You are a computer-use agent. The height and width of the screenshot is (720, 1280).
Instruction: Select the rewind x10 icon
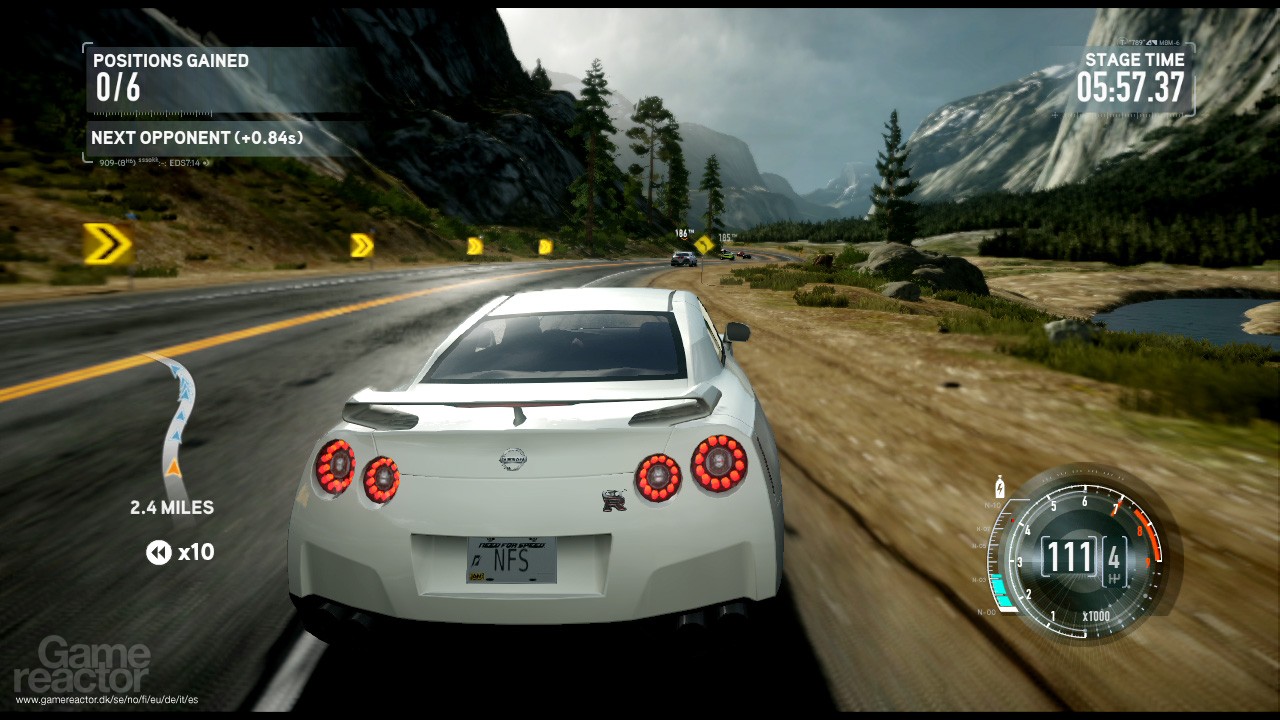point(158,552)
